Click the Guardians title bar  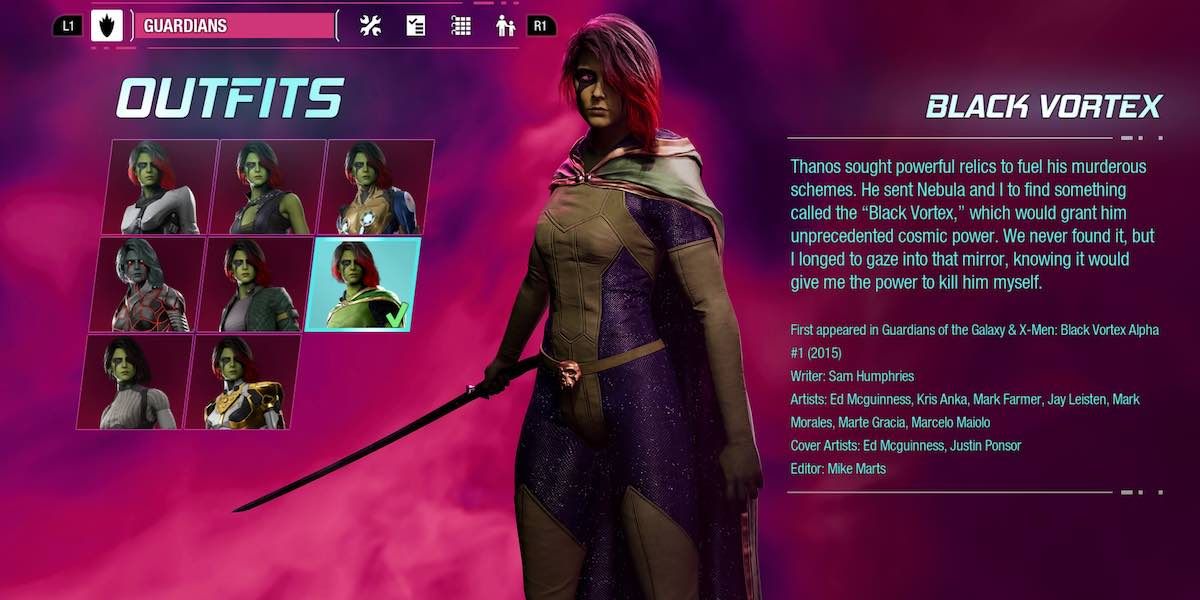[x=235, y=26]
